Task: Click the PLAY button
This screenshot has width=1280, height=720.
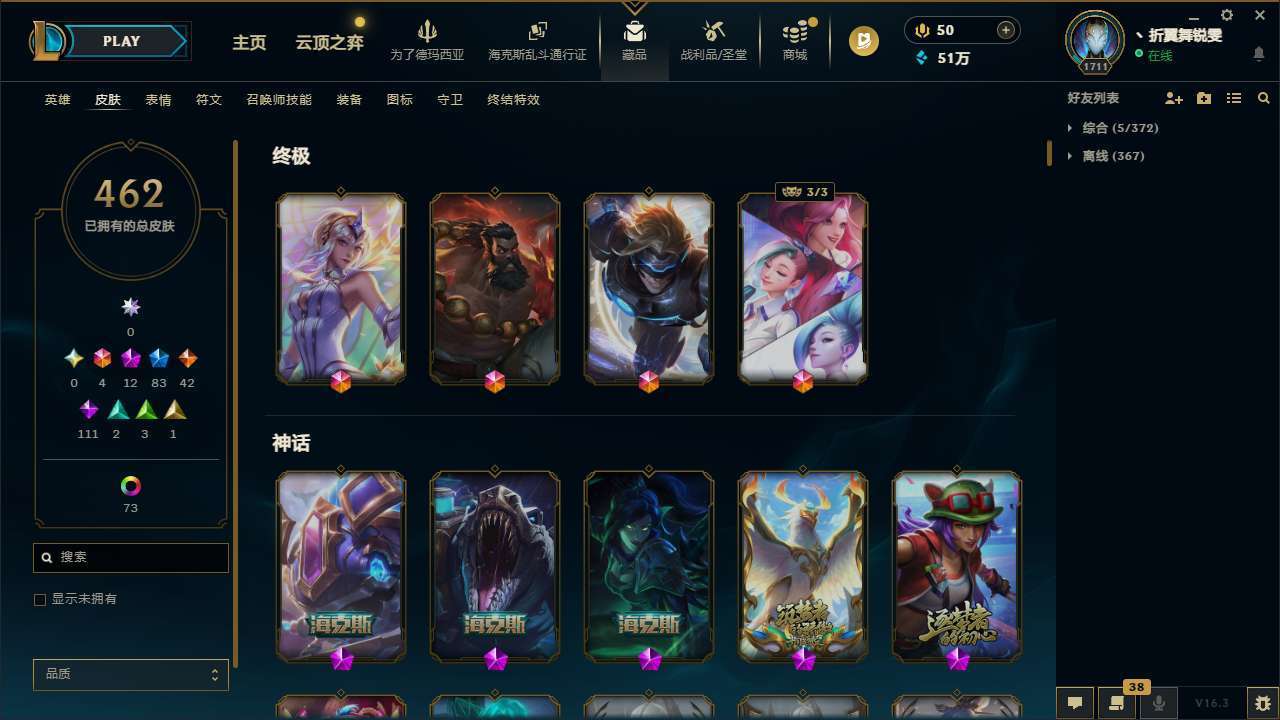Action: pyautogui.click(x=121, y=41)
